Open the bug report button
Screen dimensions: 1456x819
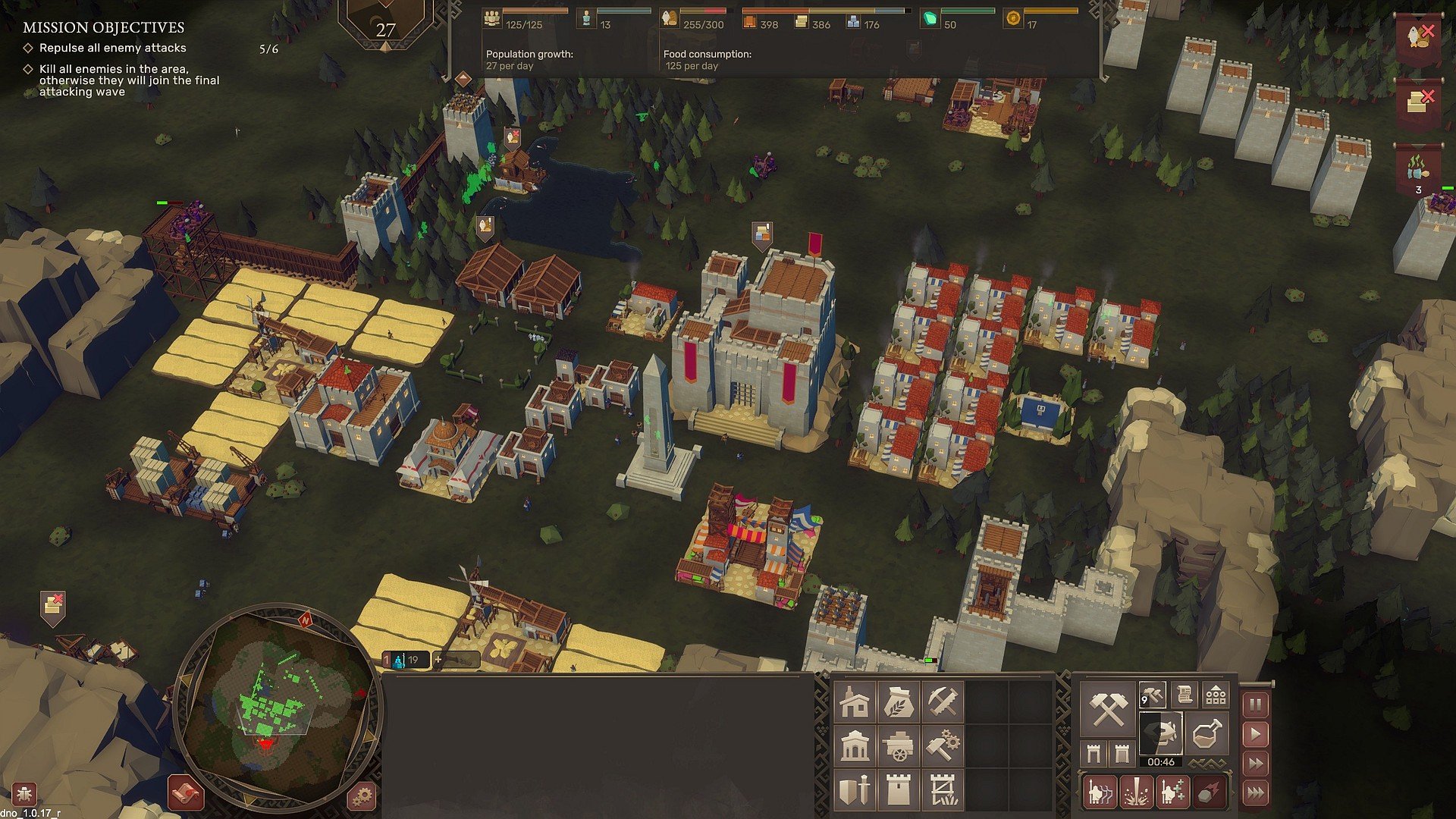[x=24, y=795]
